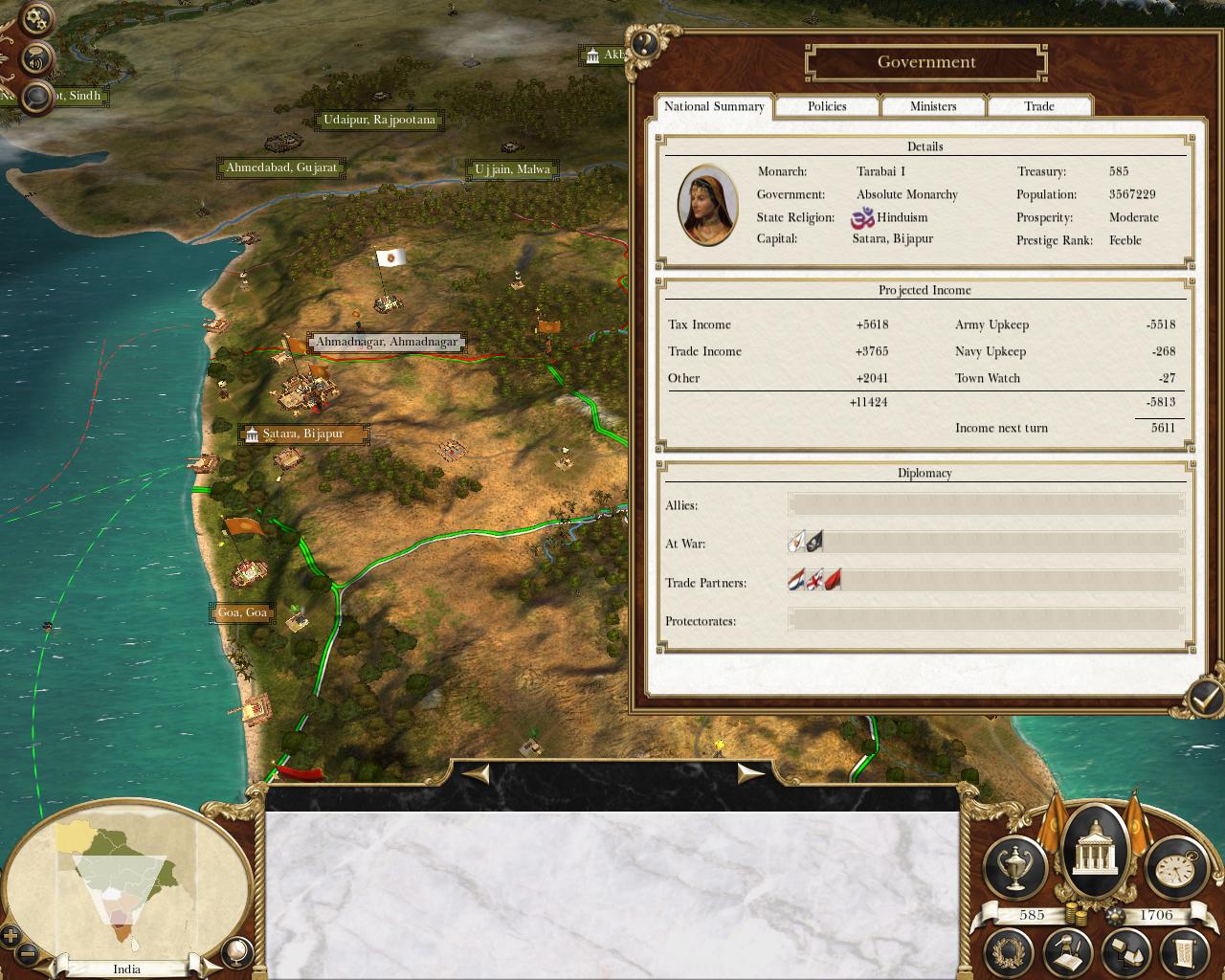Click the magnifying glass search button

click(x=36, y=97)
